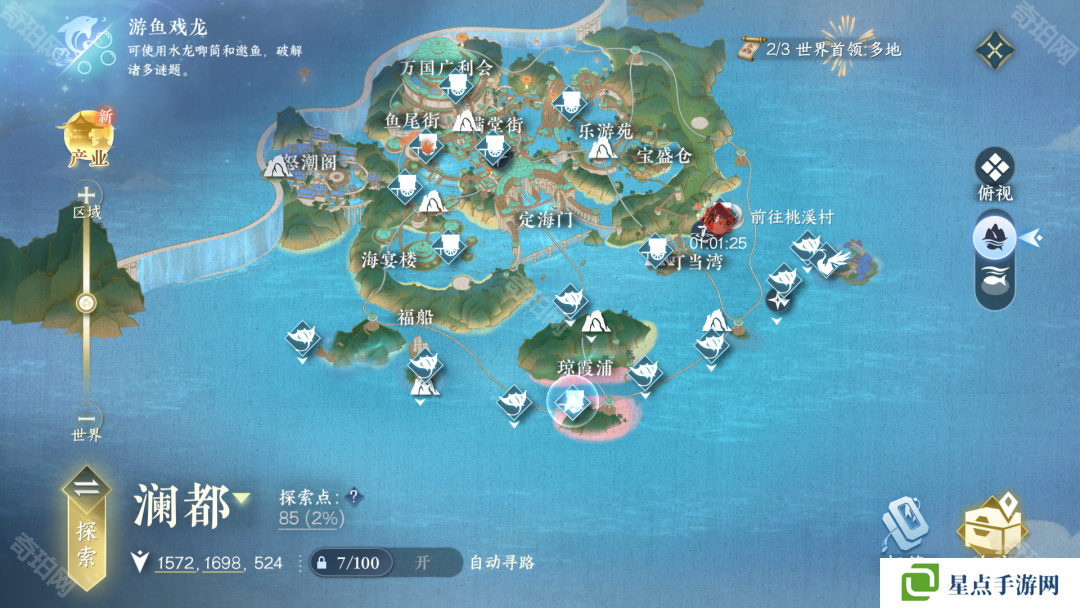The height and width of the screenshot is (608, 1080).
Task: Open the 澜都 region dropdown
Action: (x=242, y=498)
